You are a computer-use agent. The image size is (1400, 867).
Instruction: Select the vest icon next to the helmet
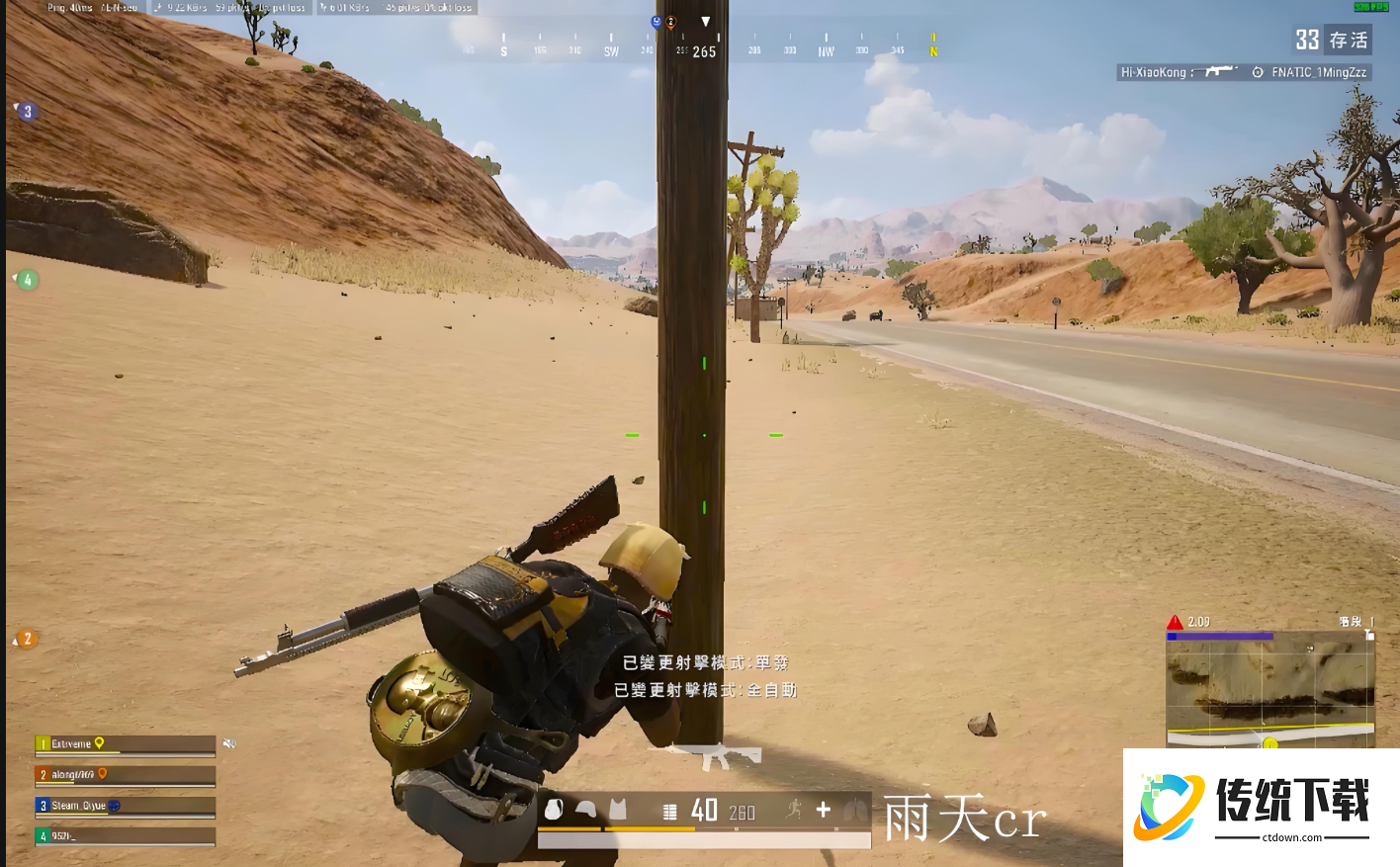[617, 811]
